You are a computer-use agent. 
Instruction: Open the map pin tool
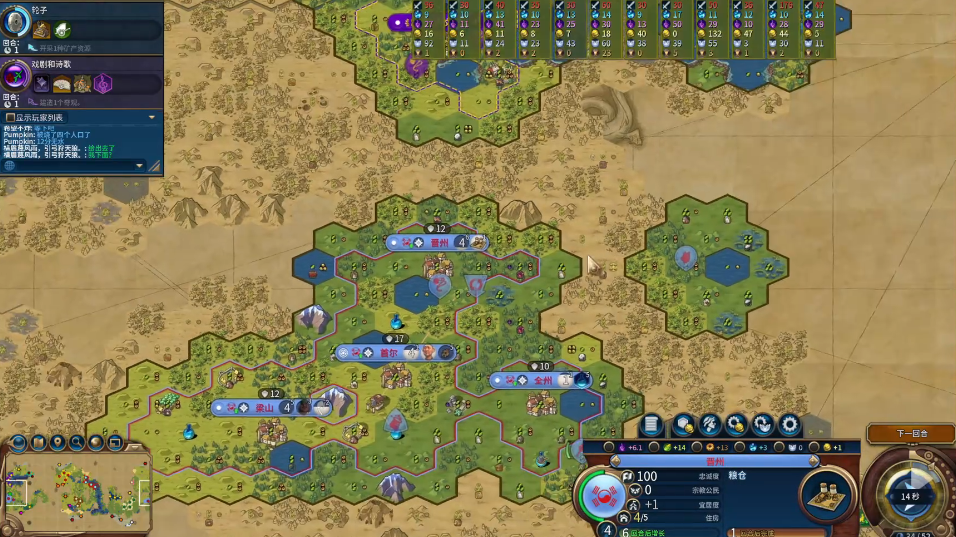click(56, 442)
